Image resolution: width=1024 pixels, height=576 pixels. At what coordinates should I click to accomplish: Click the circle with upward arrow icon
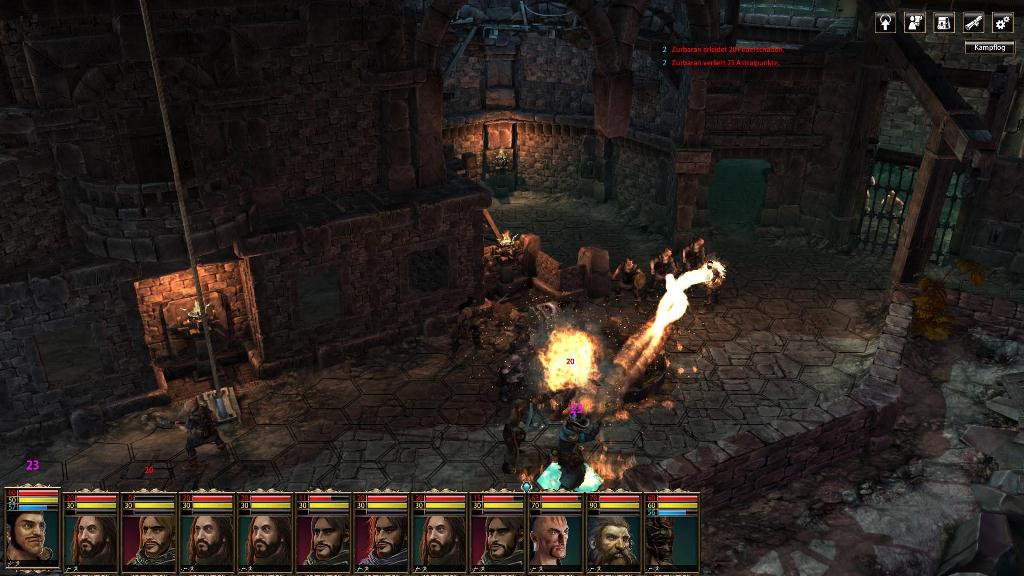tap(885, 22)
